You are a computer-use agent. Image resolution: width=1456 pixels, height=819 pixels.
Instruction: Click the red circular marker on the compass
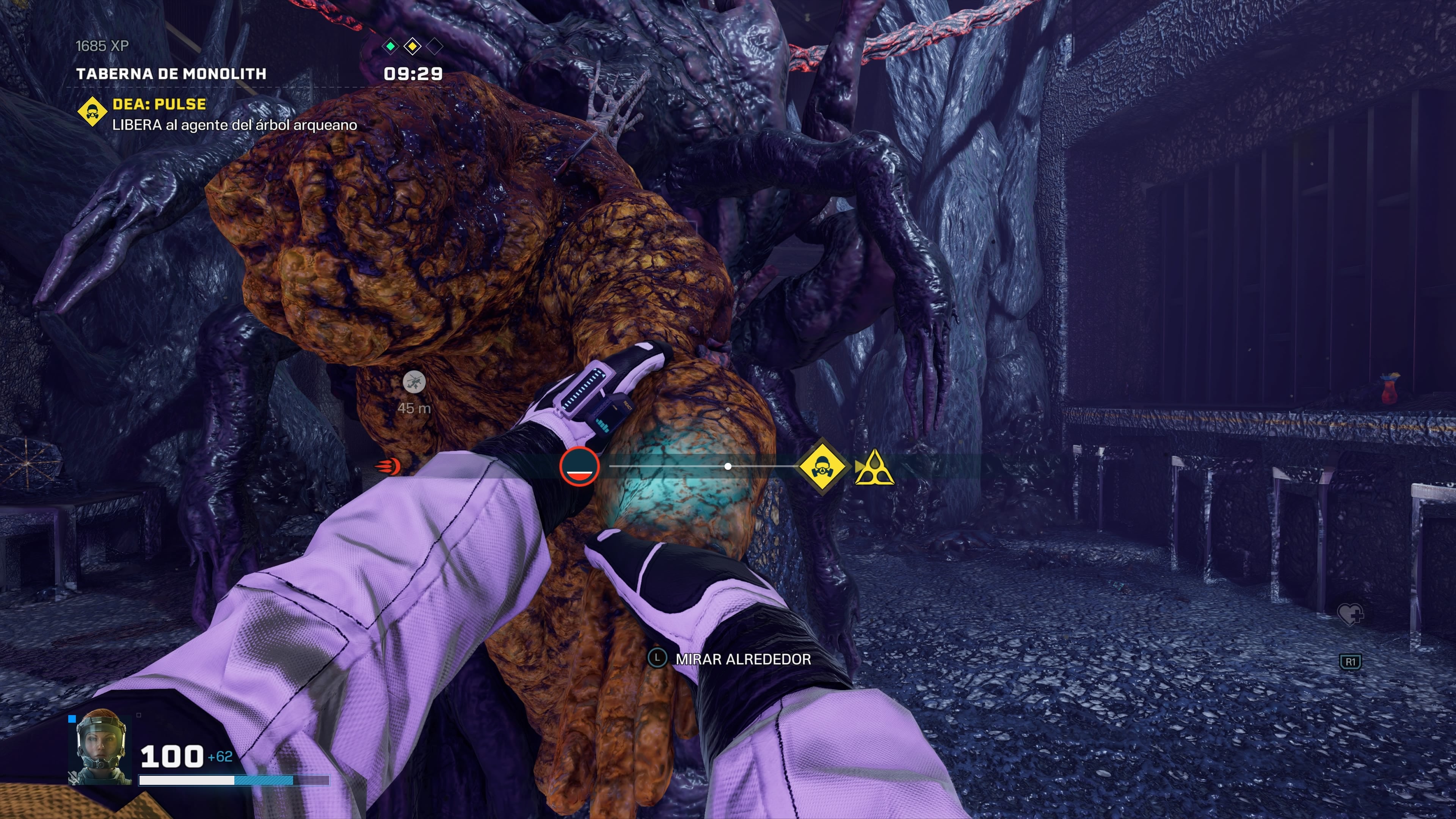579,467
